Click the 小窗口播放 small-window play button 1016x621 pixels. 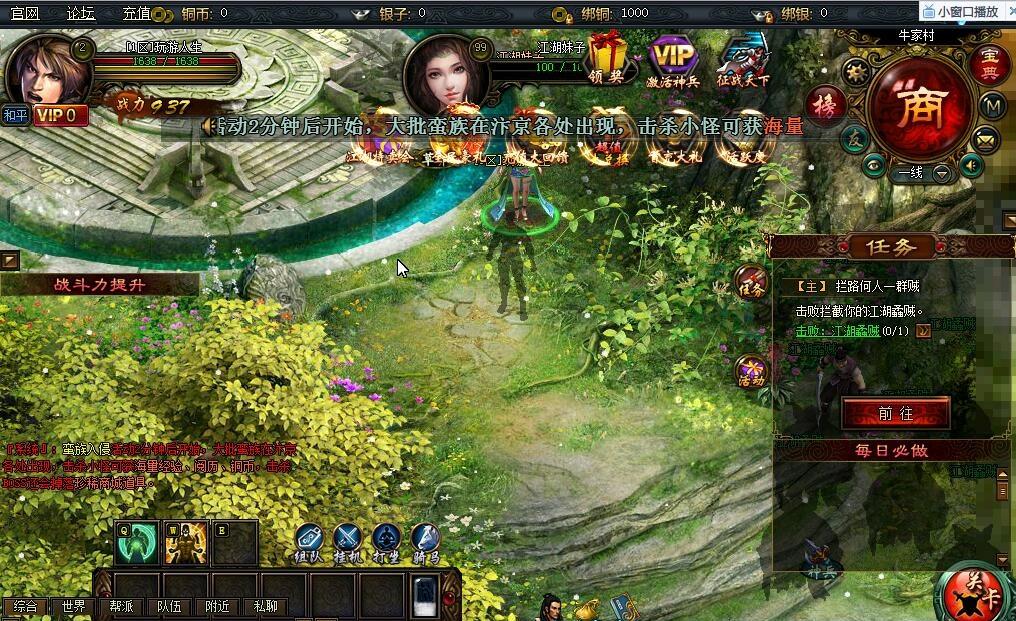[x=967, y=11]
